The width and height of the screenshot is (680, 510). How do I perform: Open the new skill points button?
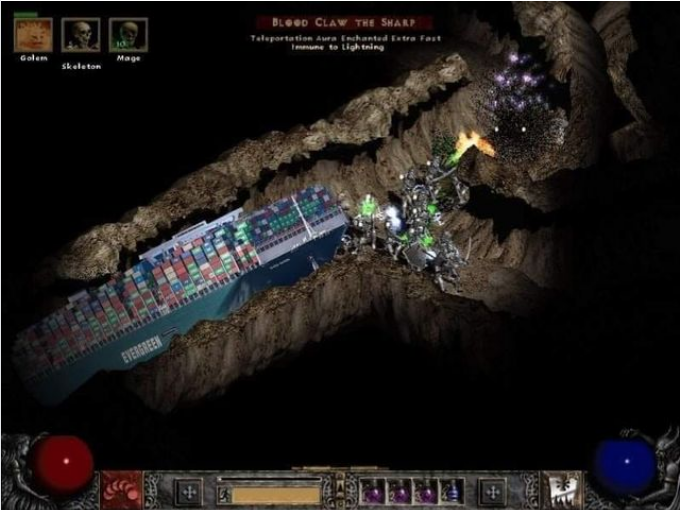tap(492, 491)
